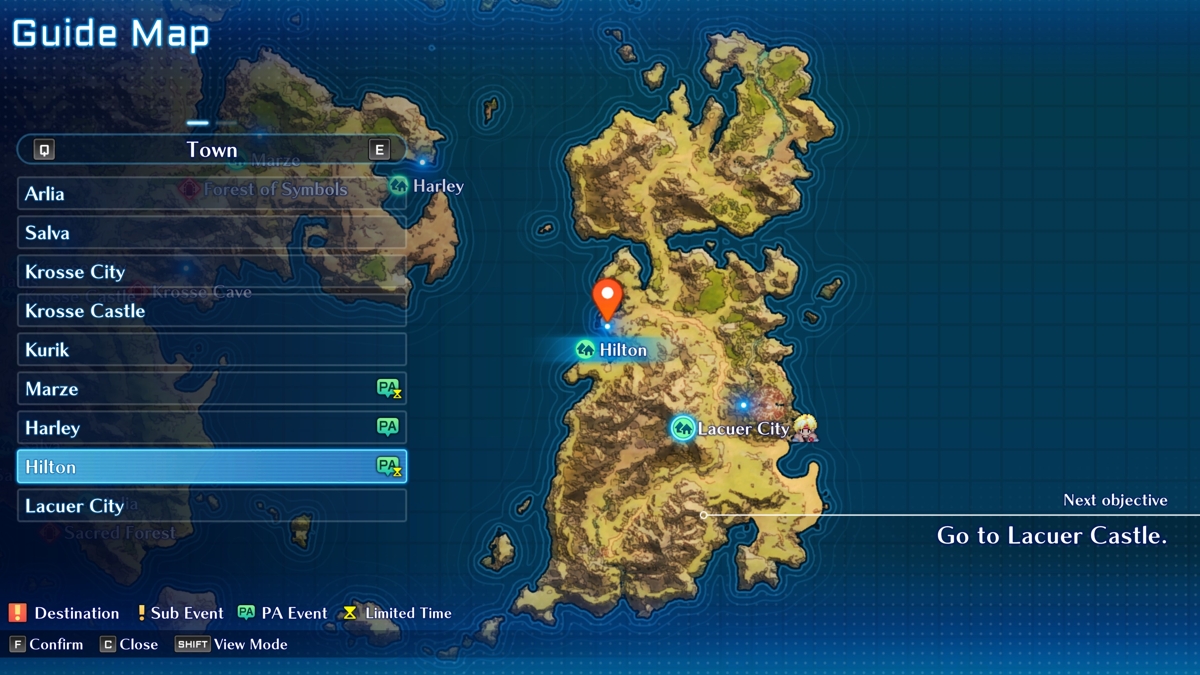Choose Marze in the town list

tap(212, 389)
